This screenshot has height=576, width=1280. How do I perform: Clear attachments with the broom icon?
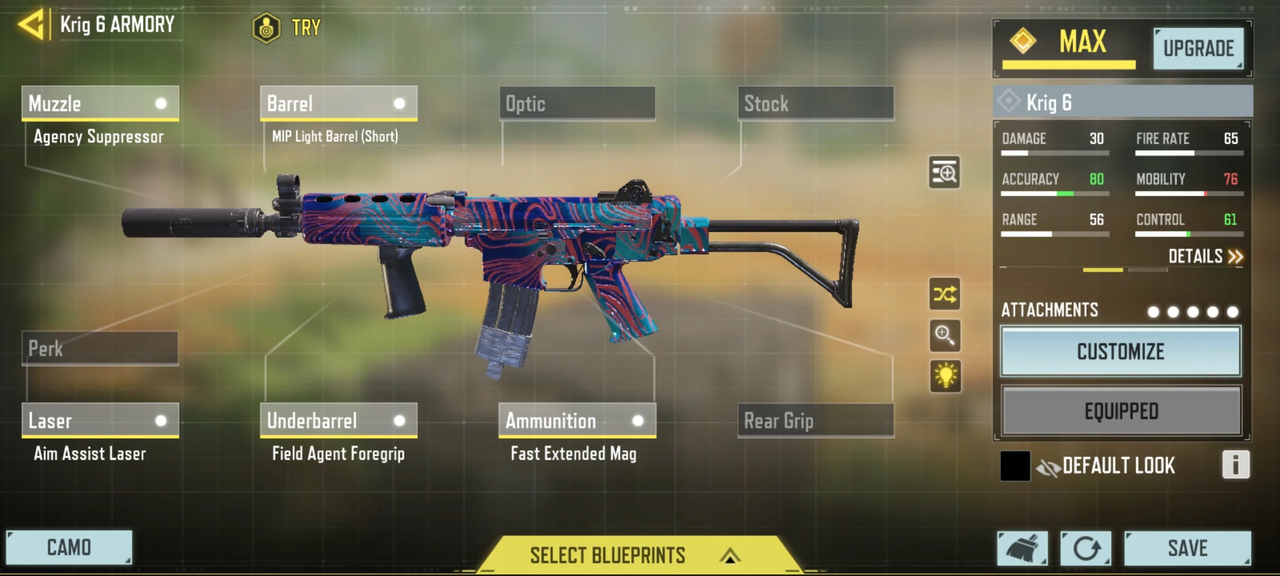point(1022,548)
